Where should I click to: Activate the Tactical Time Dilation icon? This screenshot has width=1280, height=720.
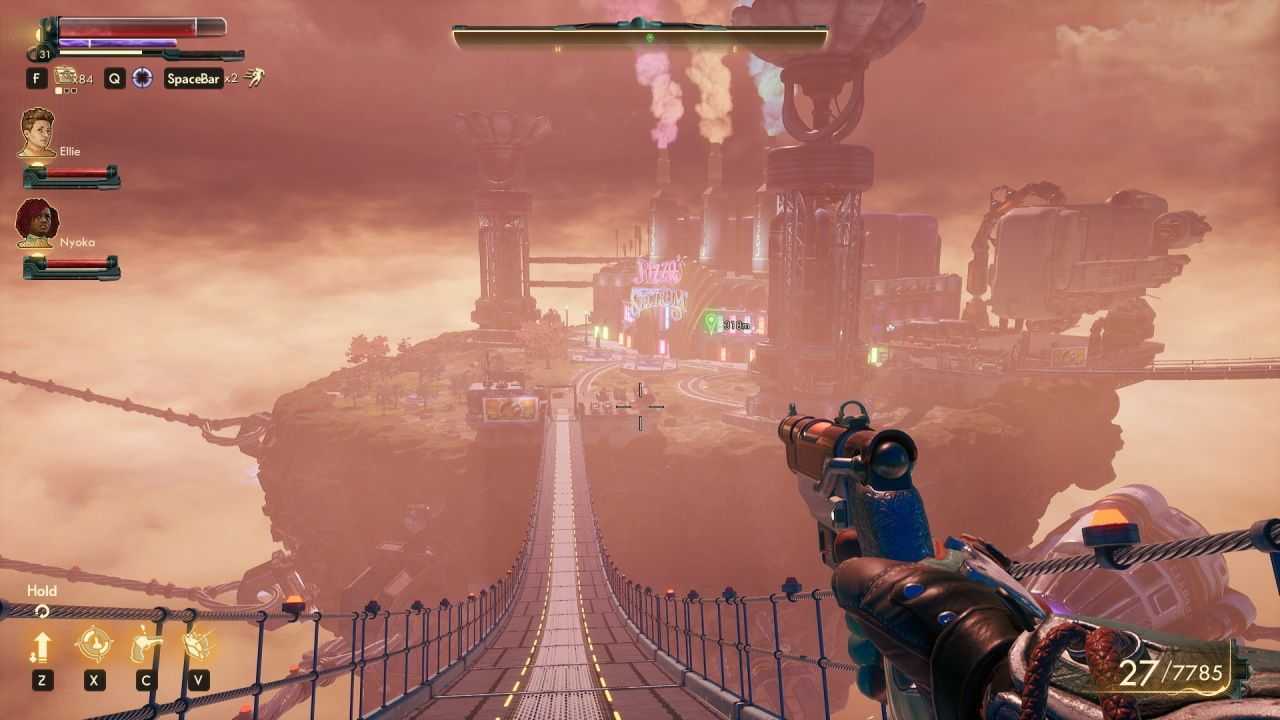143,77
